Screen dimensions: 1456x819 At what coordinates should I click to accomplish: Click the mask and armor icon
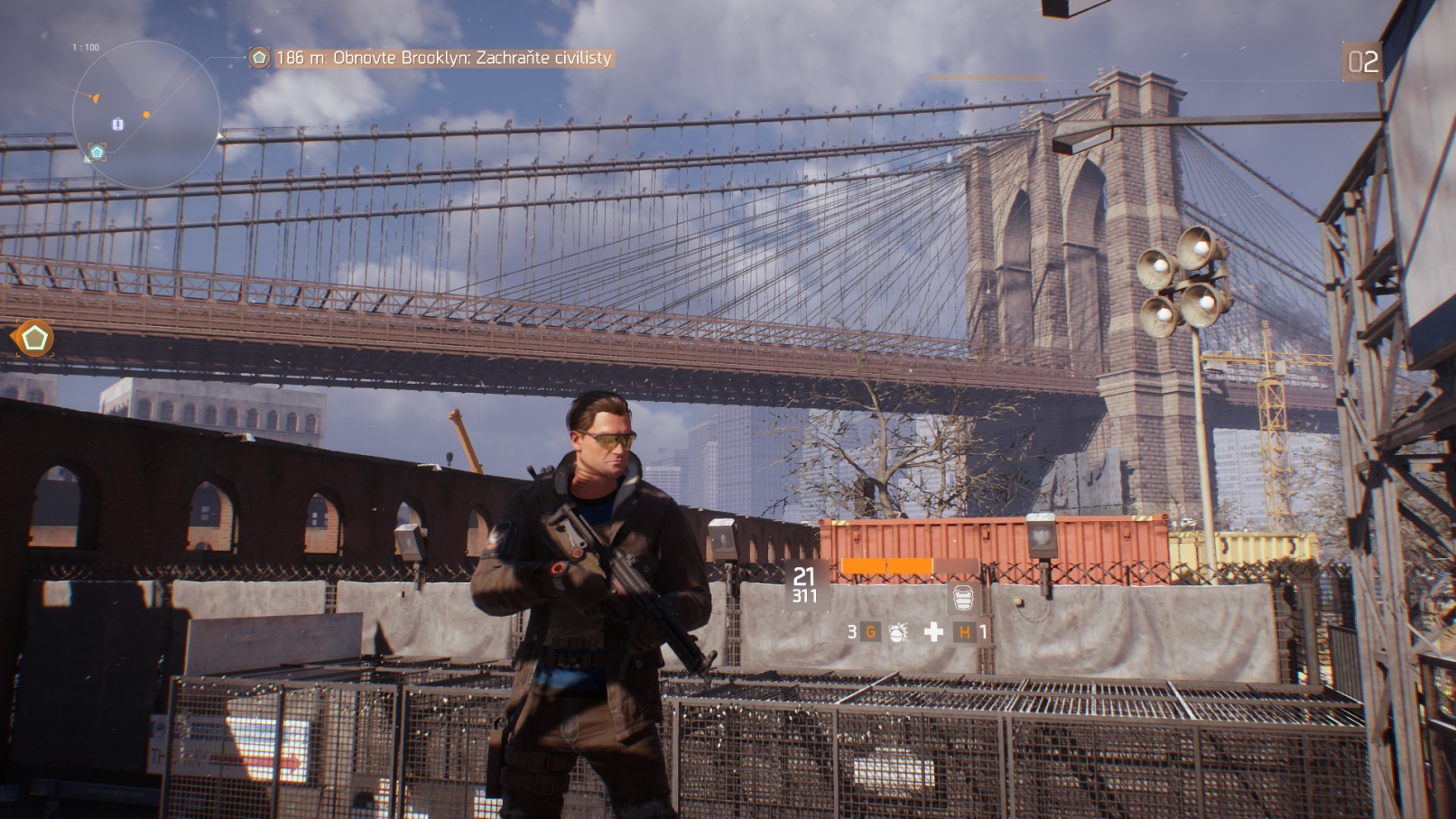click(963, 598)
